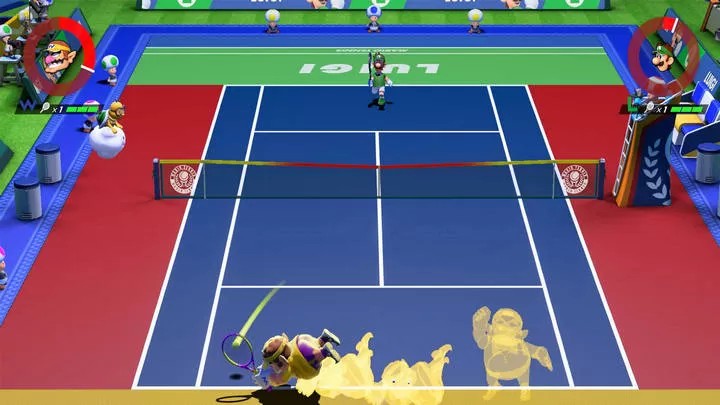Image resolution: width=720 pixels, height=405 pixels.
Task: Select Wario's racket count icon
Action: [x=46, y=108]
